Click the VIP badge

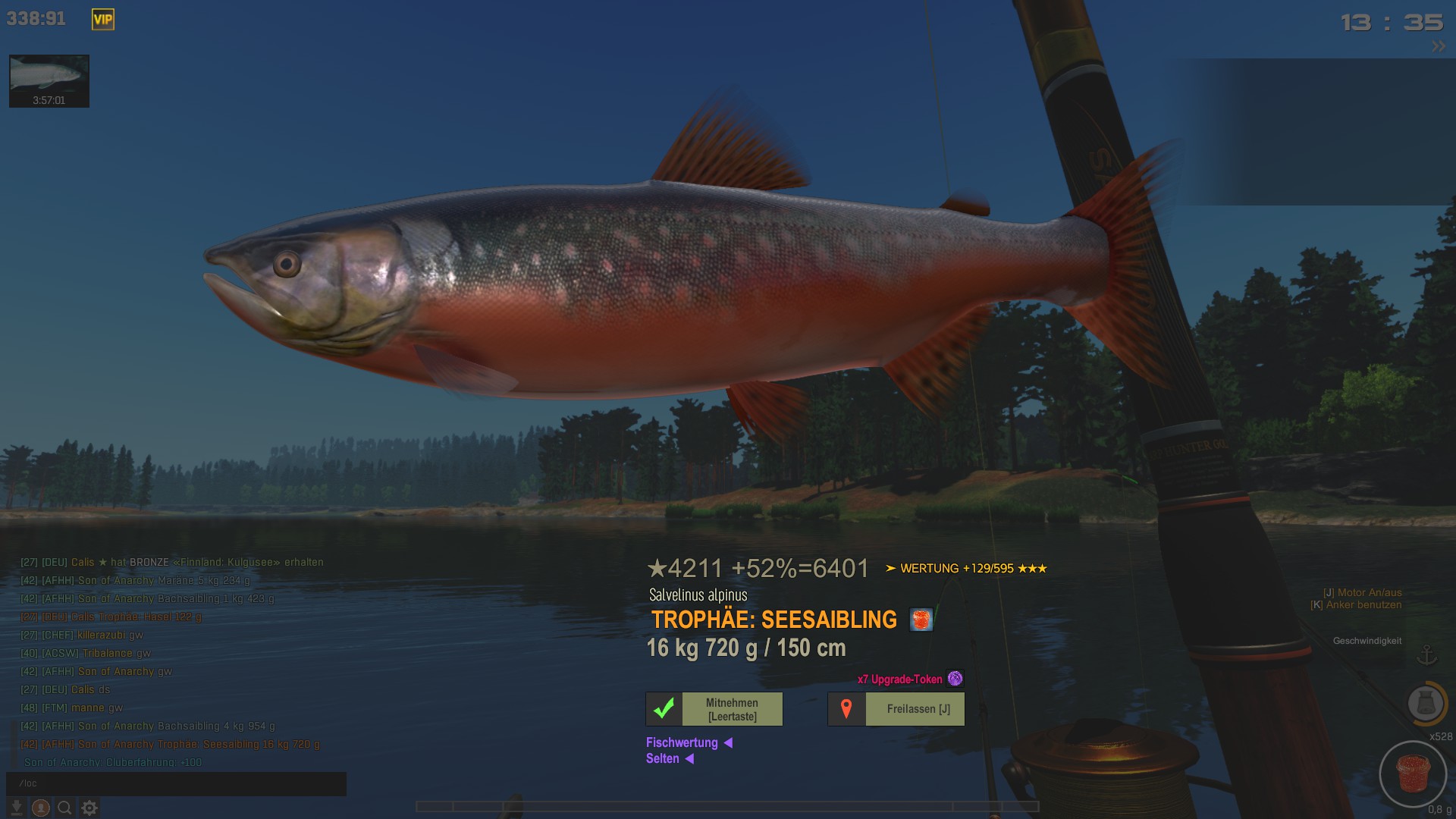[103, 20]
